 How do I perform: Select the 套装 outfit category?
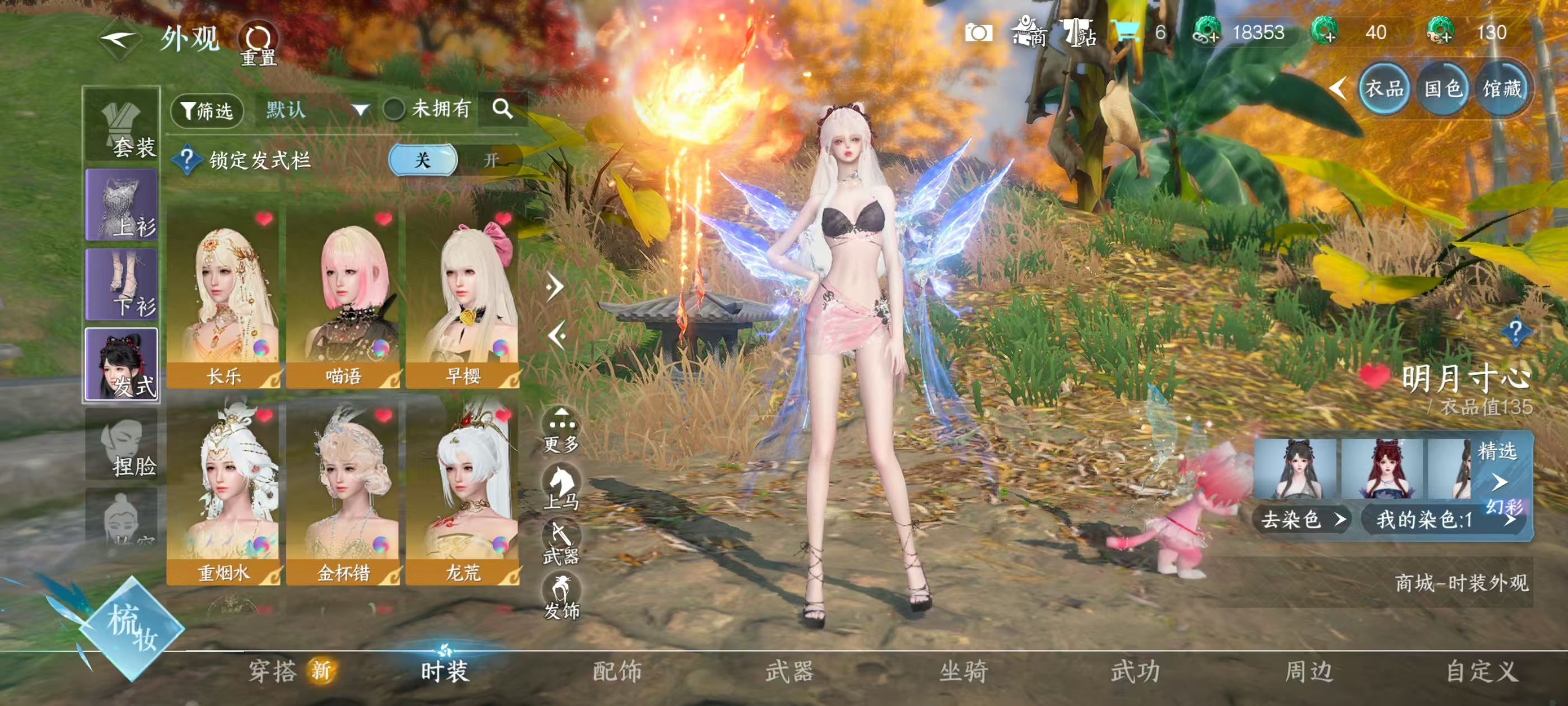tap(122, 126)
